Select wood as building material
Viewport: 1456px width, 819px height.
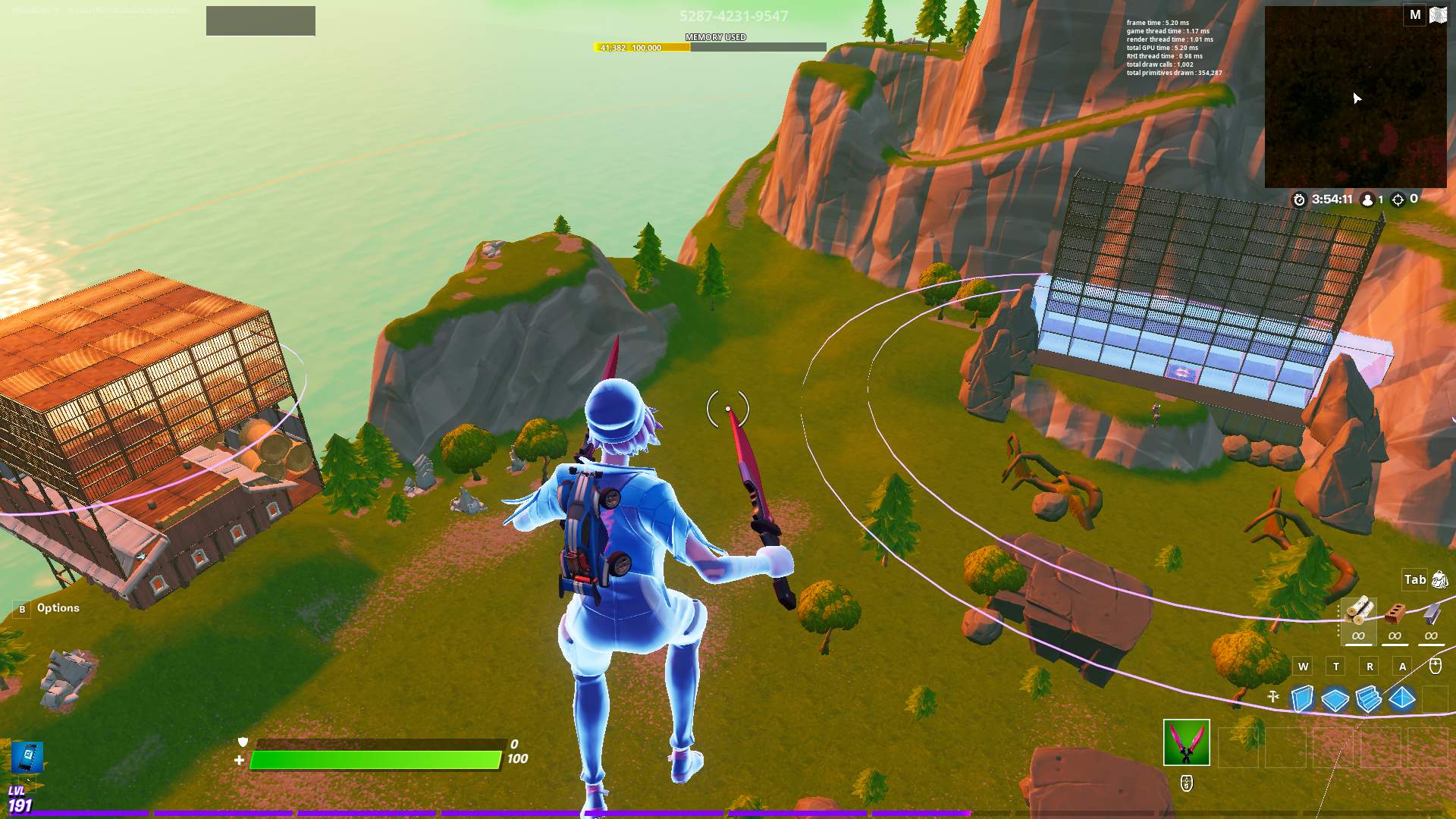(x=1358, y=611)
